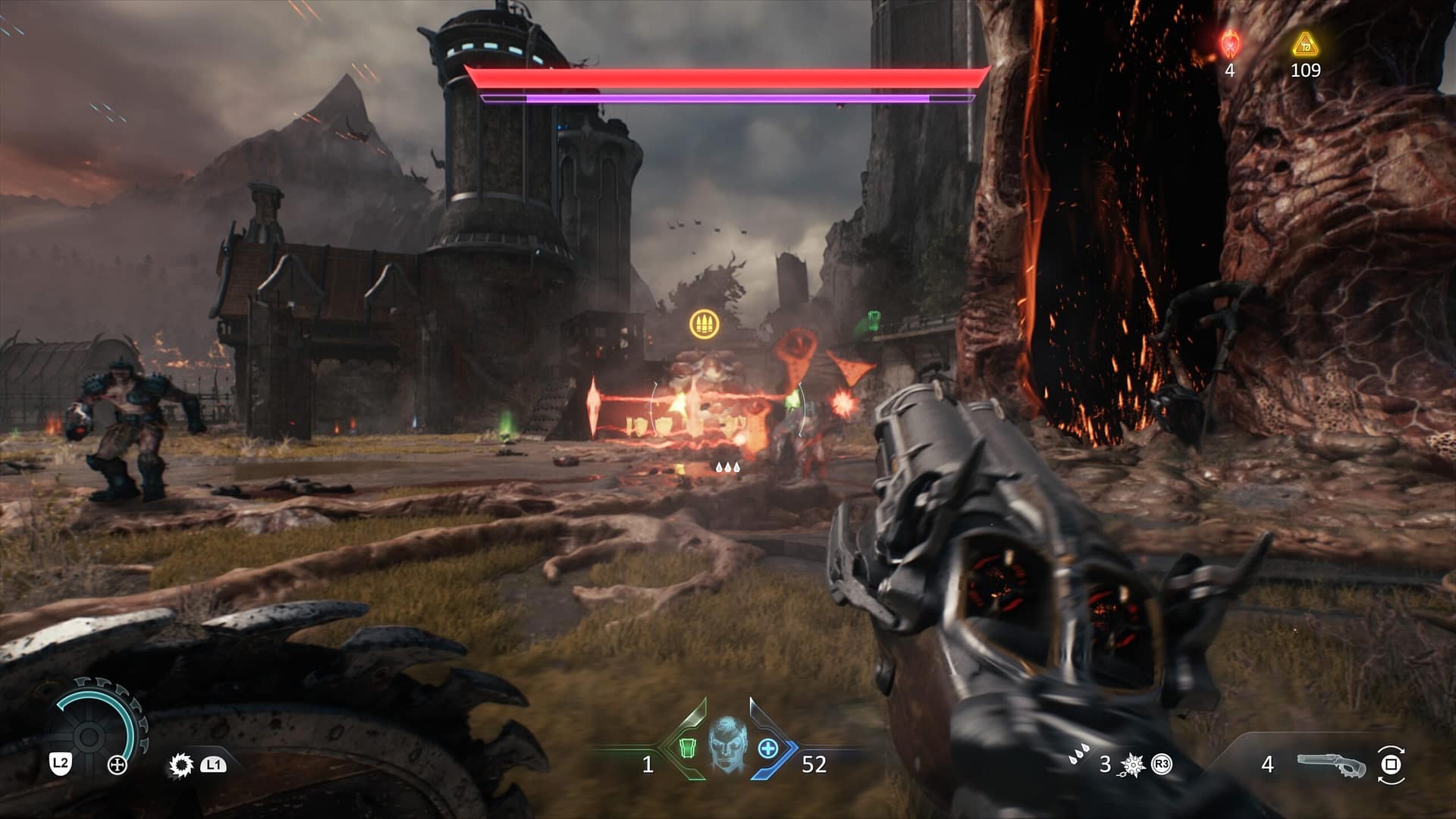
Task: Click the three droplet ammo pips counter
Action: point(1080,755)
